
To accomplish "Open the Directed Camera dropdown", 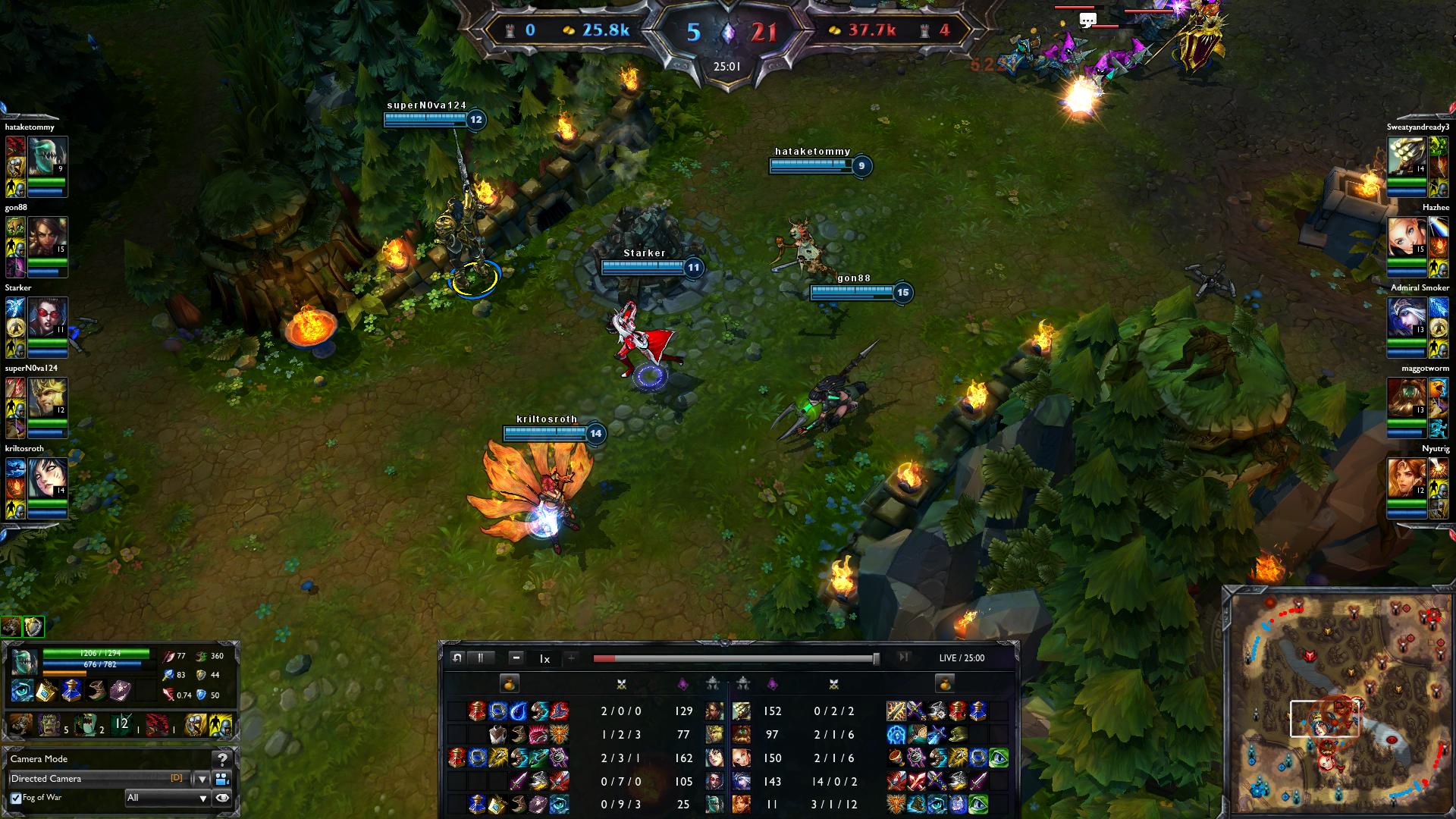I will click(x=202, y=780).
